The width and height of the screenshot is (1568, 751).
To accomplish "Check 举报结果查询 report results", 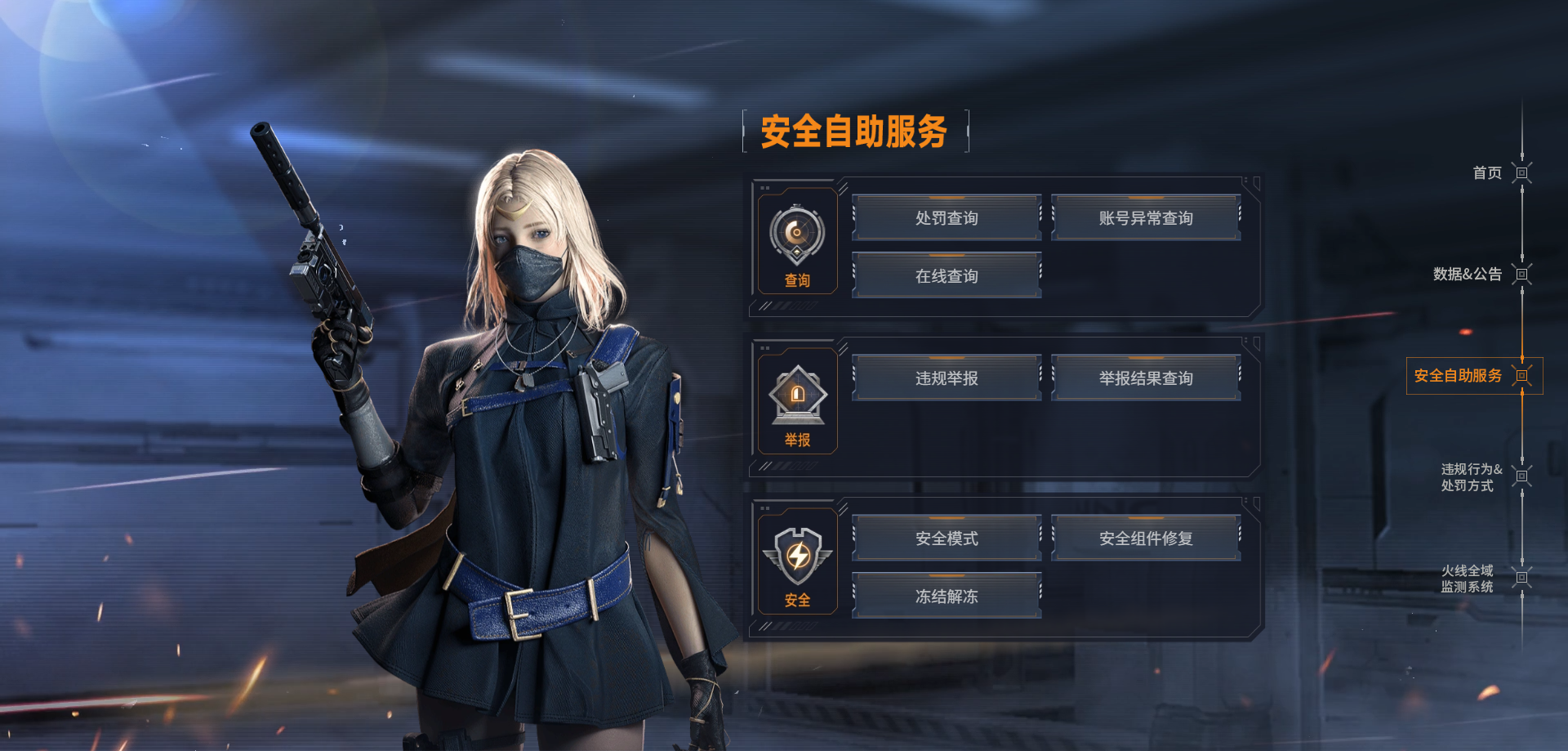I will pyautogui.click(x=1146, y=378).
